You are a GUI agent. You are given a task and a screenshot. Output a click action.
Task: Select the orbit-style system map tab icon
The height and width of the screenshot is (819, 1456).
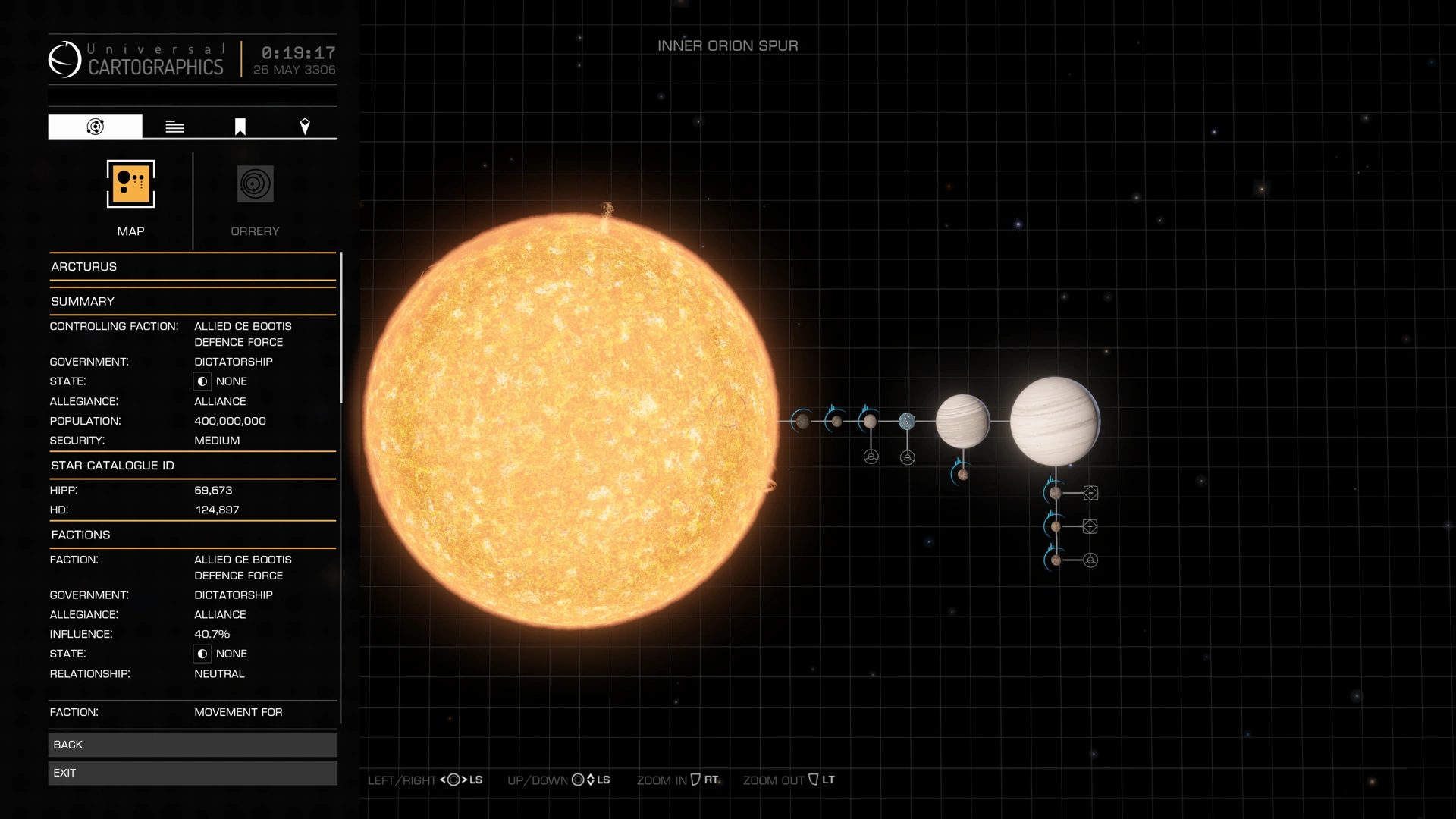[95, 126]
